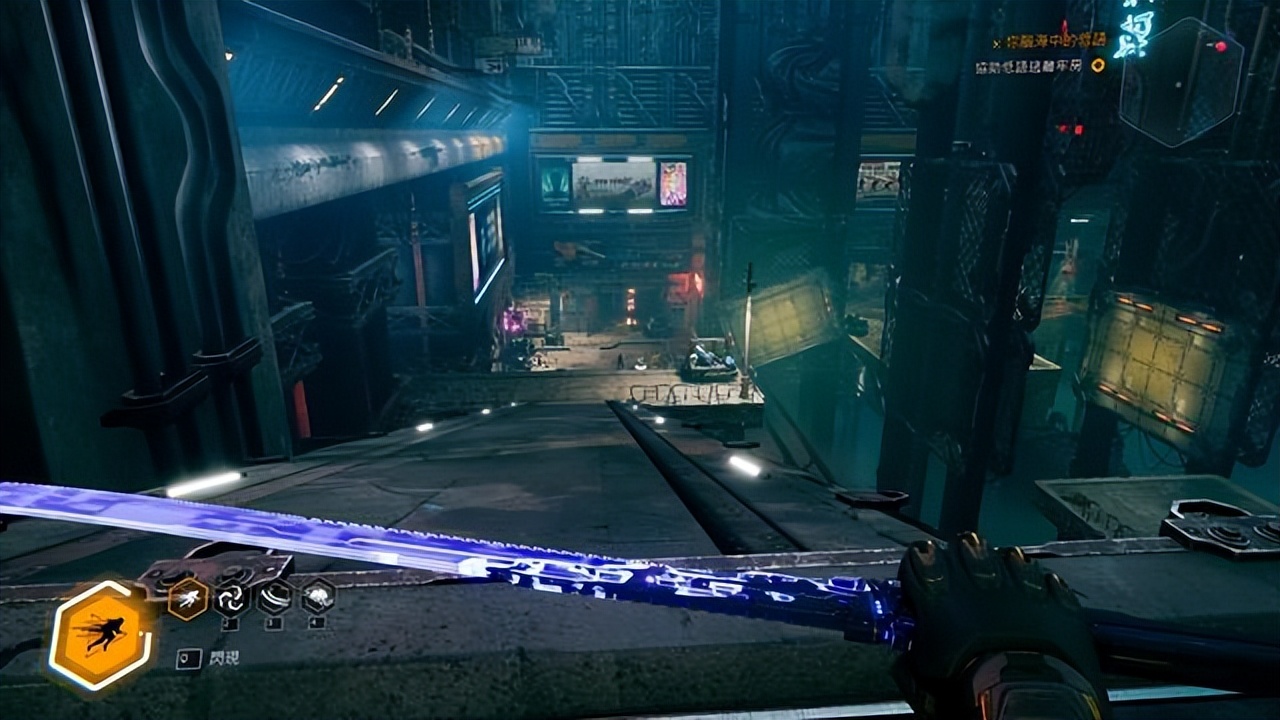
Task: Open the hexagonal minimap
Action: (x=1181, y=82)
